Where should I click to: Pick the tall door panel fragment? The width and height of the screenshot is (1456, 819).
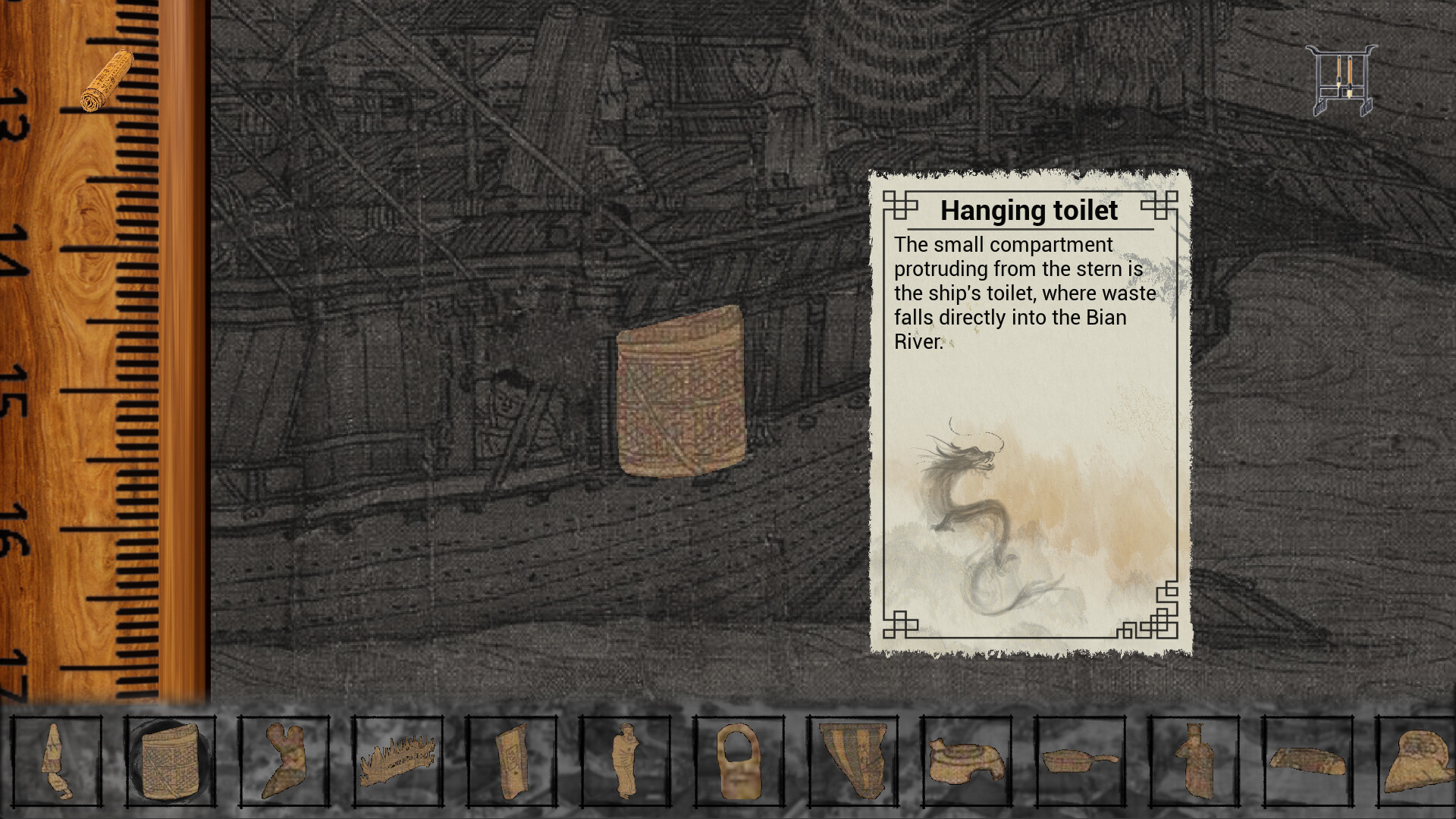pos(511,761)
